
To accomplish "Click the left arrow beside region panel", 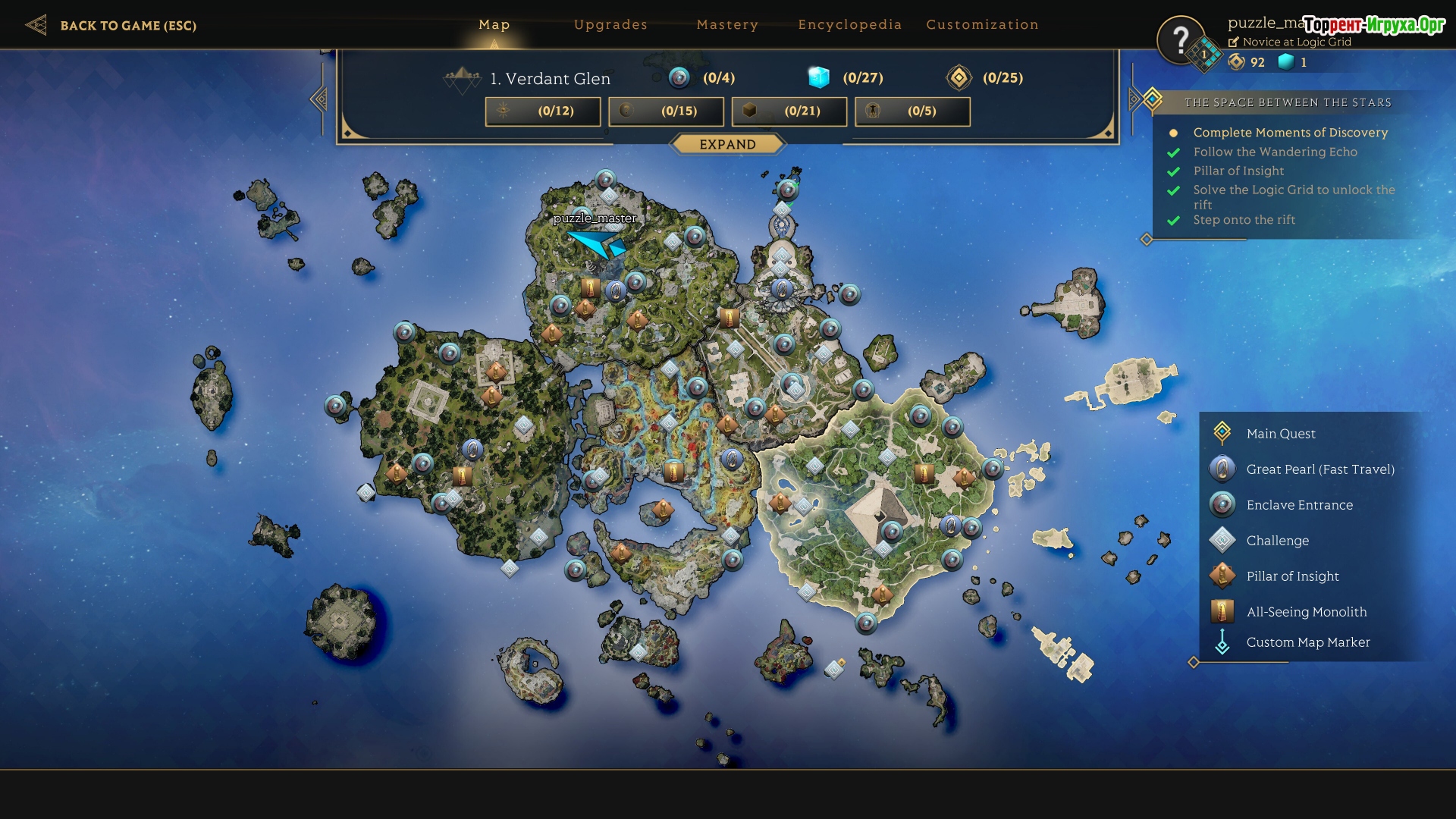I will pos(319,99).
